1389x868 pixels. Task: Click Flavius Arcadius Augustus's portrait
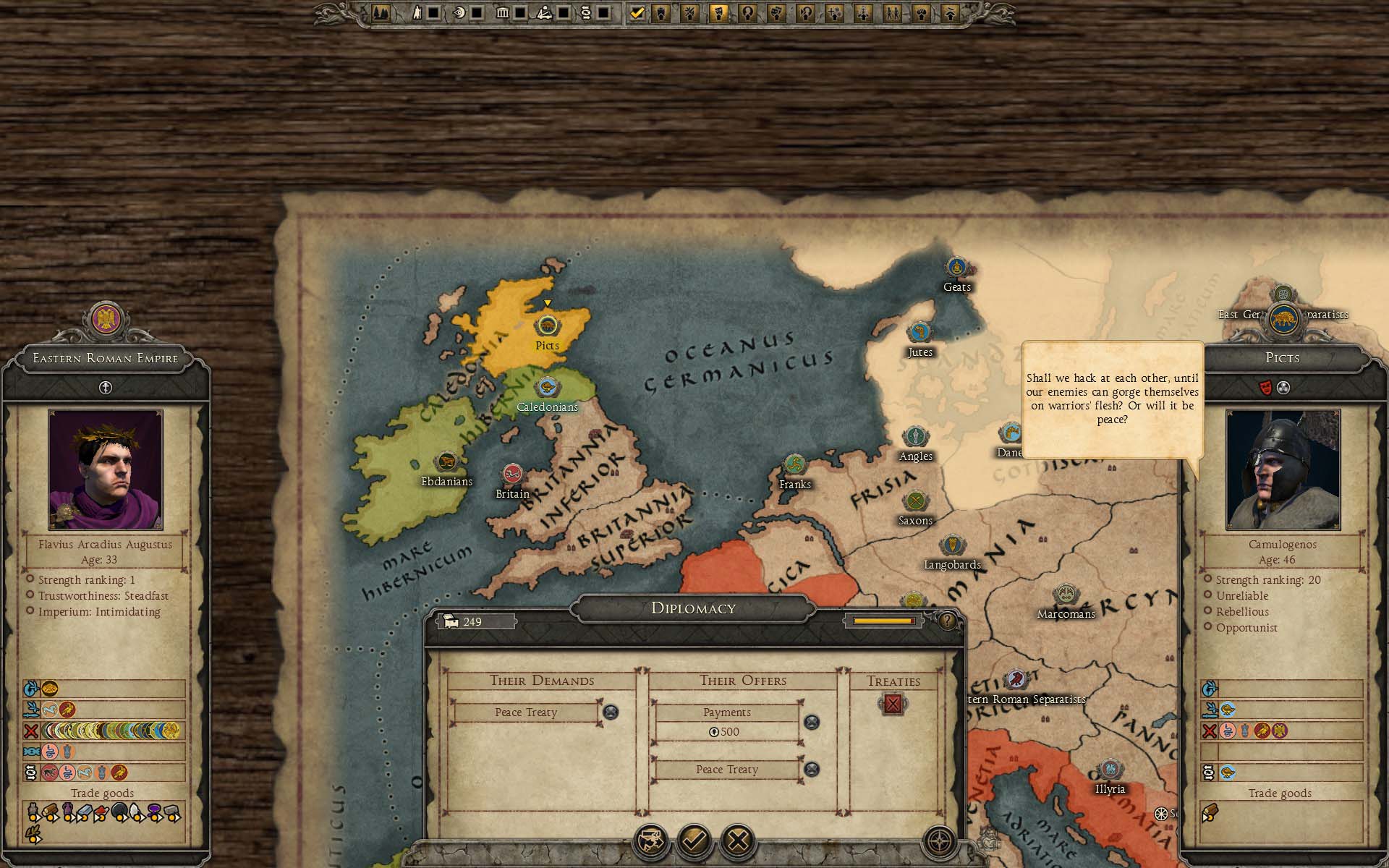point(106,469)
